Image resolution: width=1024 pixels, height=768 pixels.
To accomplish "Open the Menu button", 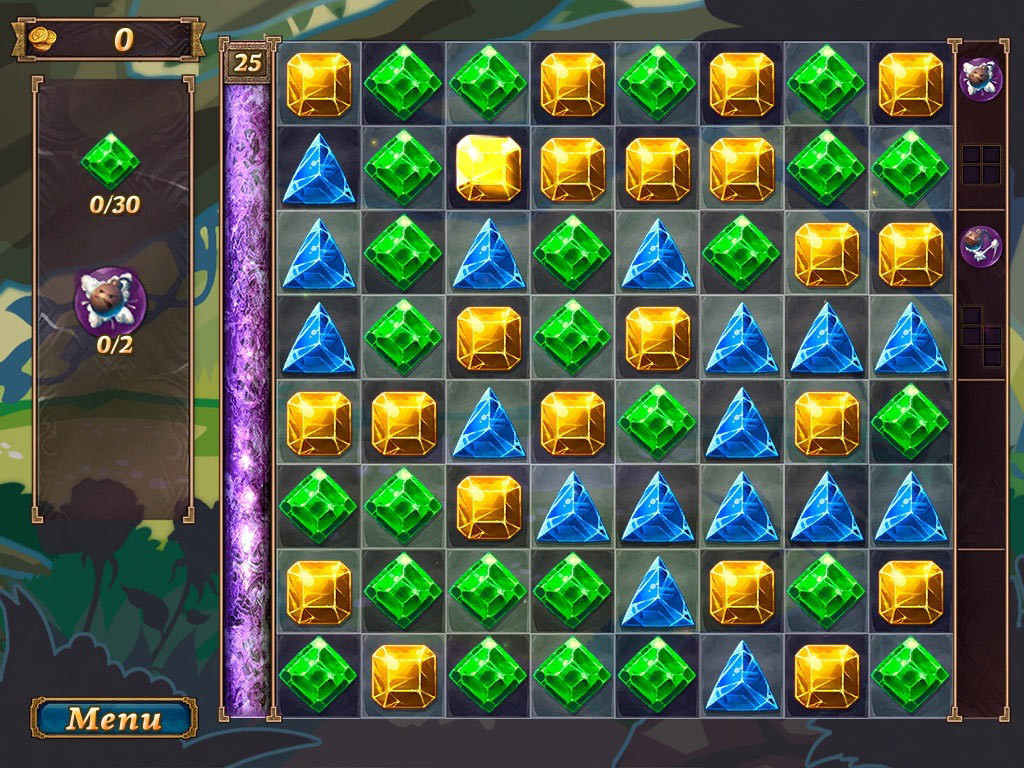I will click(113, 718).
